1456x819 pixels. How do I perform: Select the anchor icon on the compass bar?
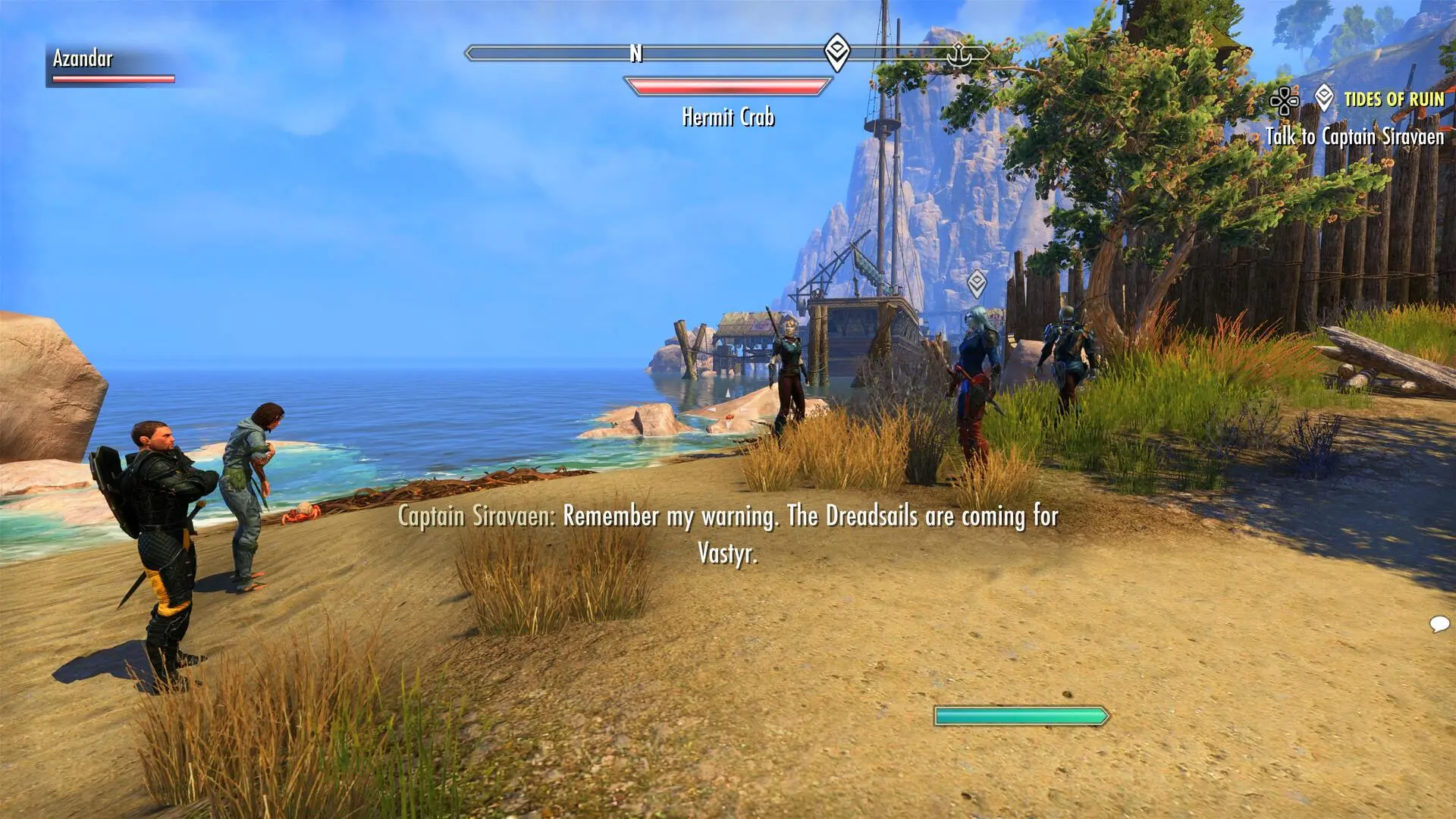[x=959, y=54]
